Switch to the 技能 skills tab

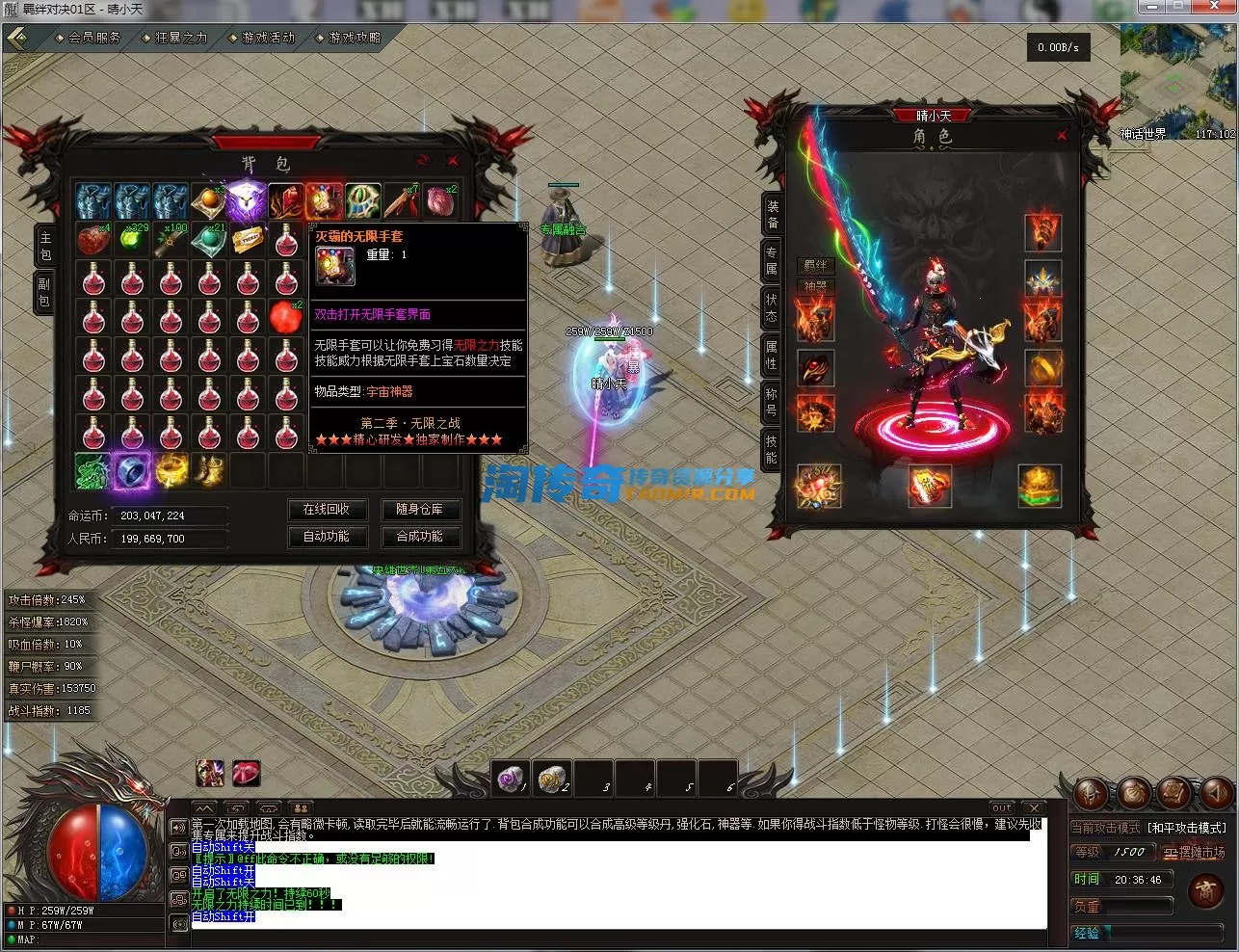coord(771,448)
